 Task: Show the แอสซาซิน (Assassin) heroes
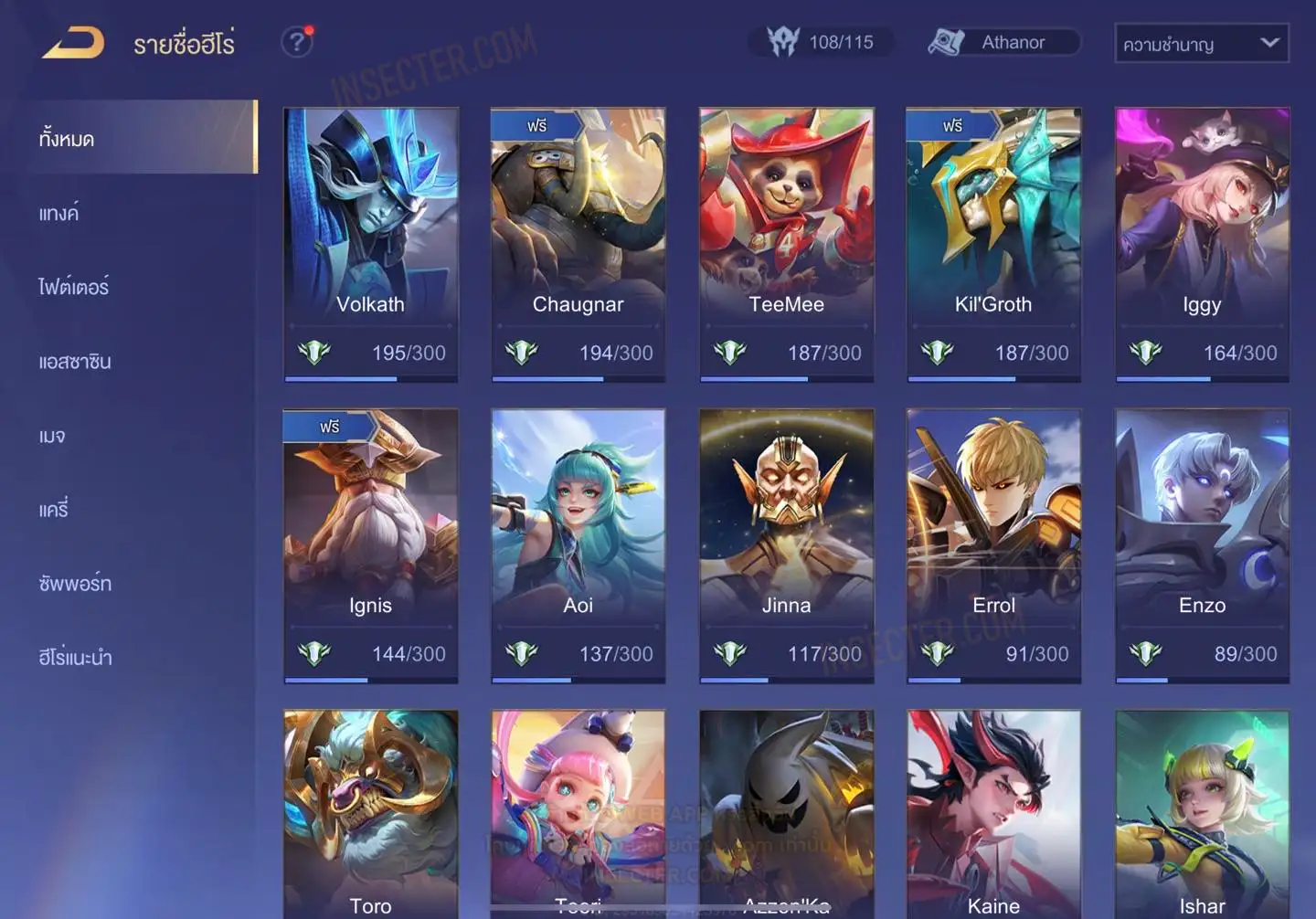pyautogui.click(x=75, y=362)
